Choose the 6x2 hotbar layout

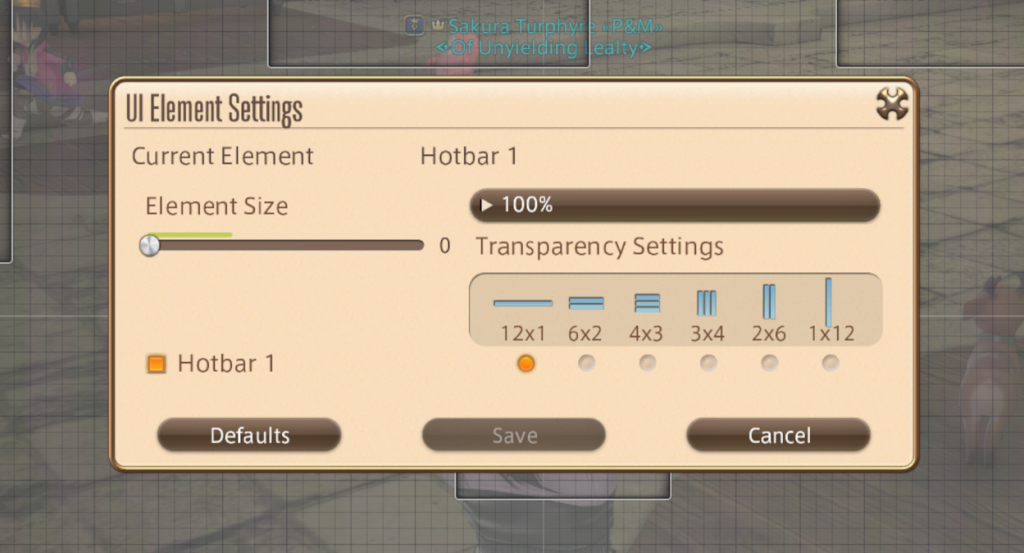pyautogui.click(x=587, y=363)
